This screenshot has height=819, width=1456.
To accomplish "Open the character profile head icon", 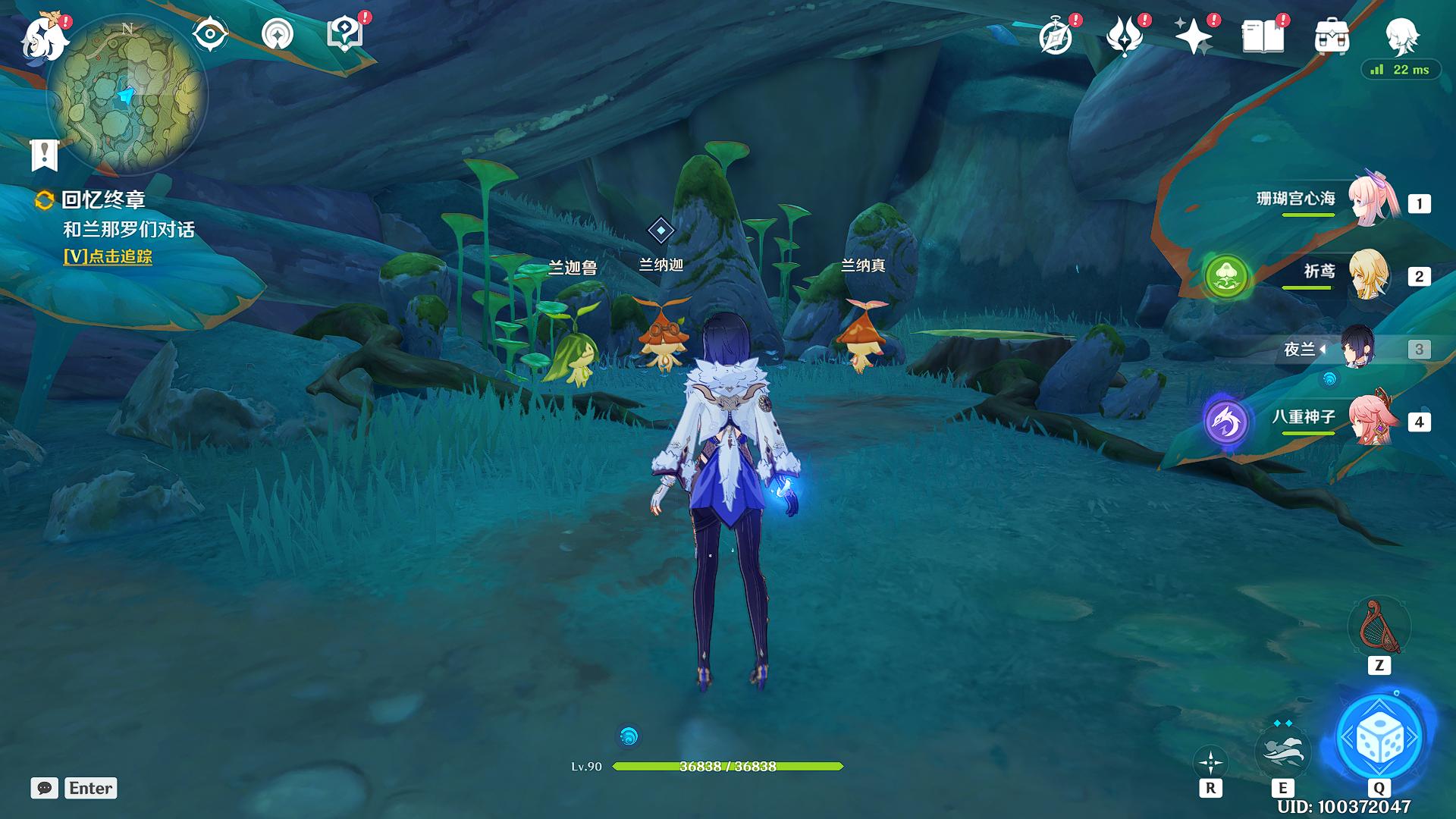I will 1400,34.
